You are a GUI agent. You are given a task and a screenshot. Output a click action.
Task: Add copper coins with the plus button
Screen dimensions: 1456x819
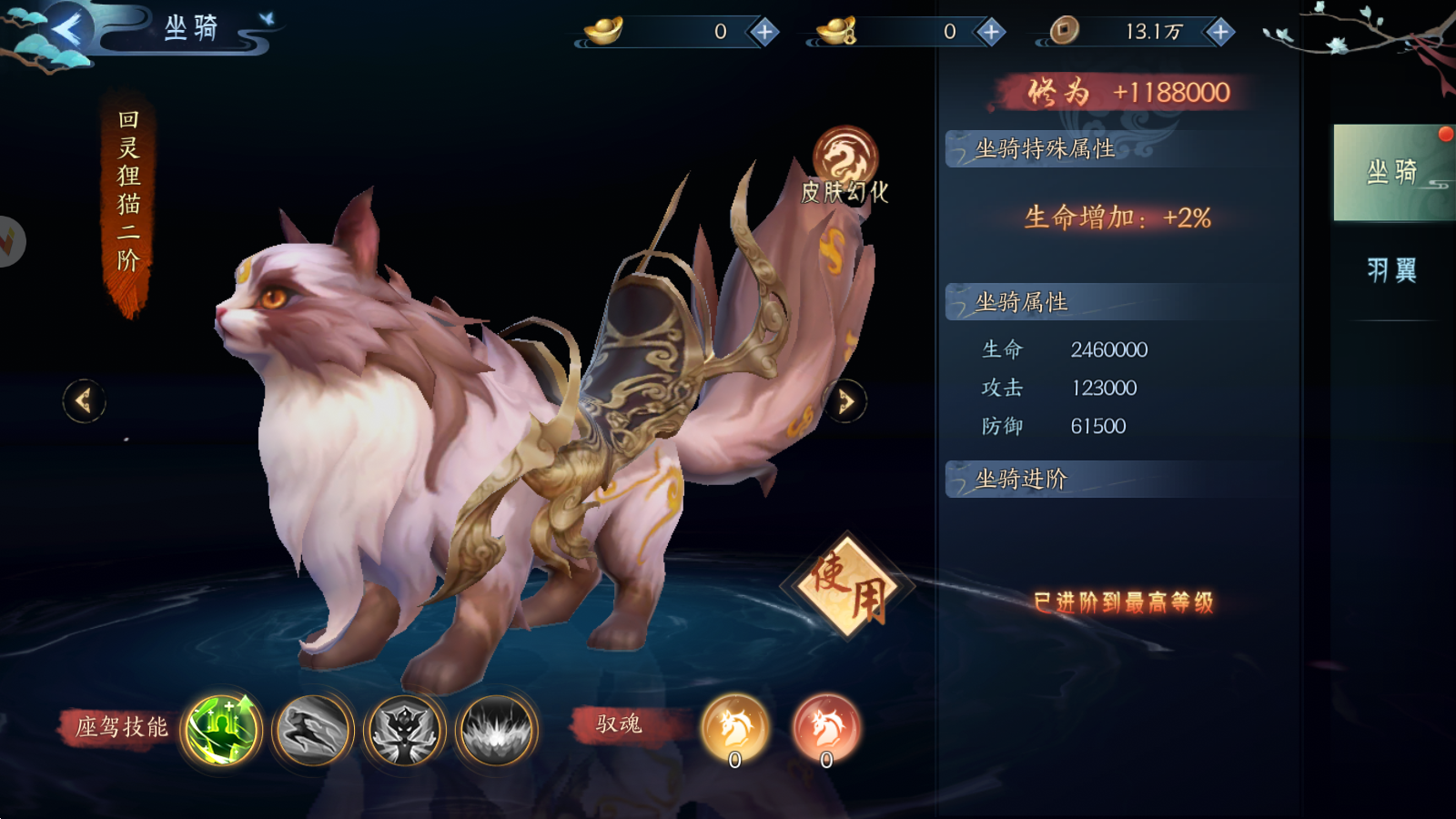[x=1220, y=33]
